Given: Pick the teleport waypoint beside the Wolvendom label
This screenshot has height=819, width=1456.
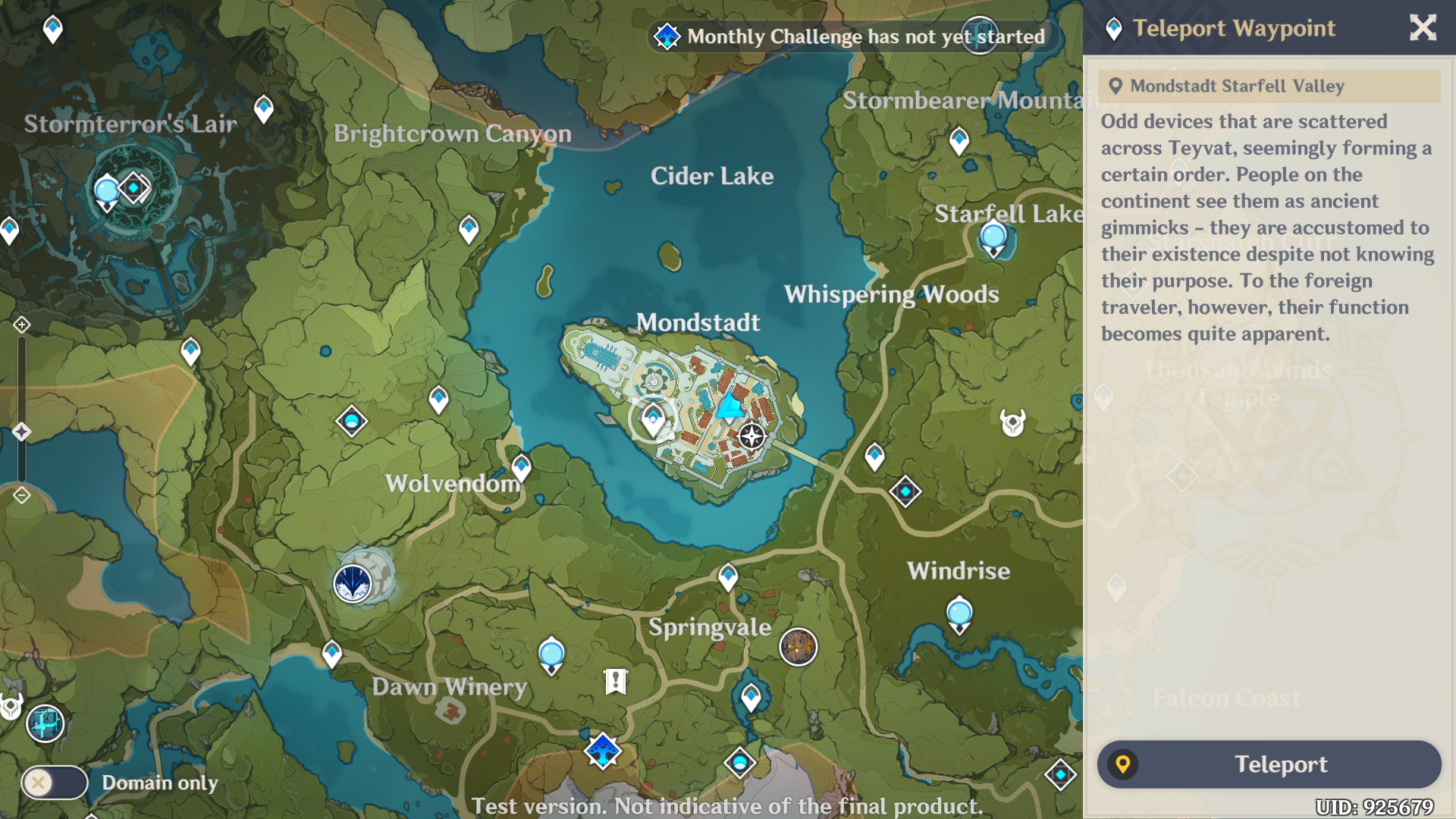Looking at the screenshot, I should point(521,467).
